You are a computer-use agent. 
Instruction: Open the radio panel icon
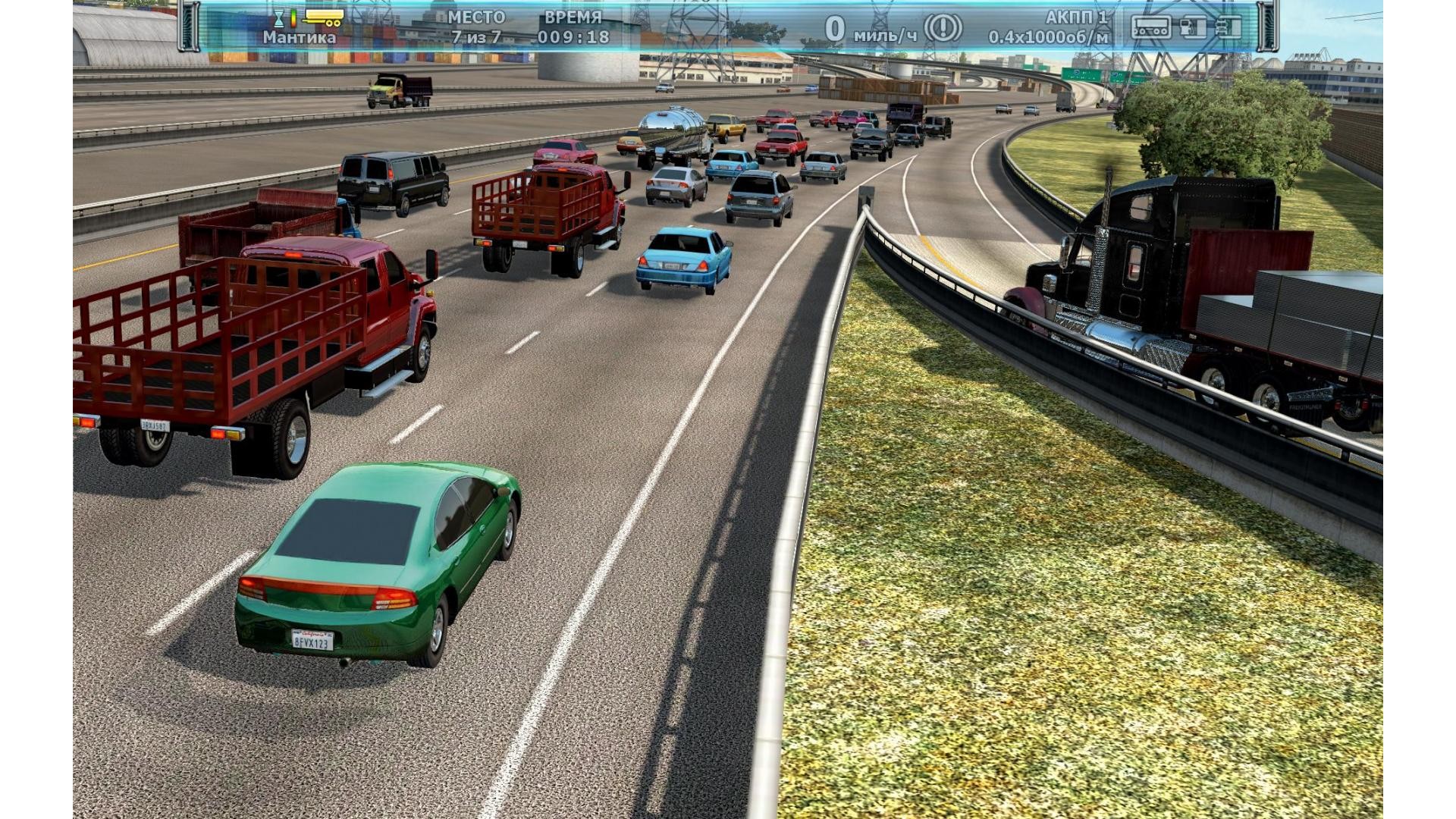click(1150, 27)
